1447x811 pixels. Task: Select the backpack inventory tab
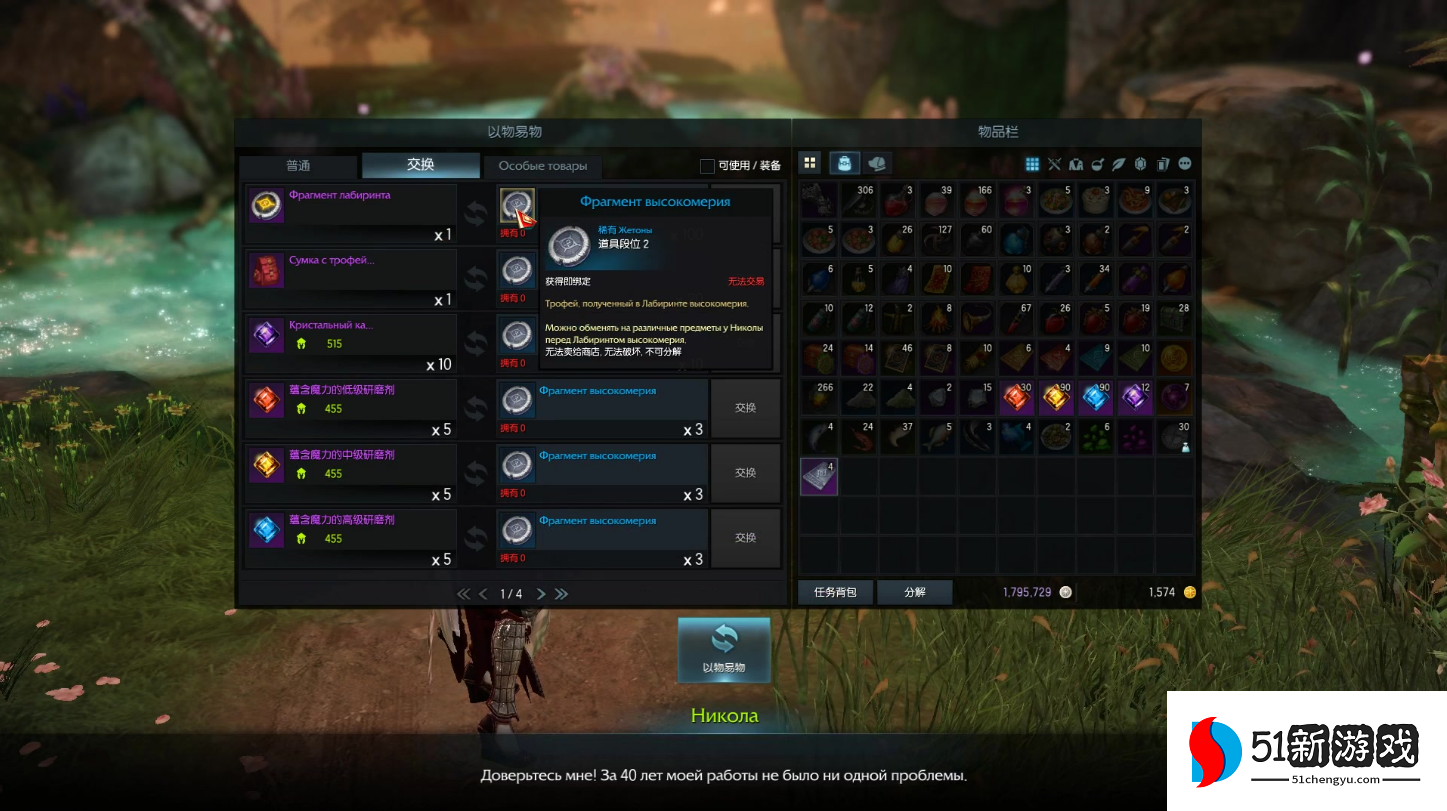[x=845, y=163]
